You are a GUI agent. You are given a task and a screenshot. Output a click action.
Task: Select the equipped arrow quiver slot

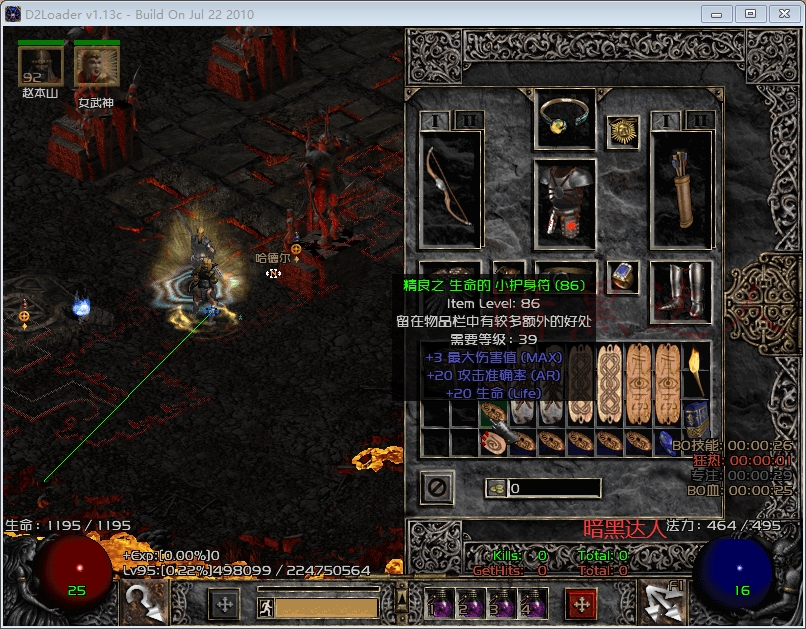(x=681, y=188)
